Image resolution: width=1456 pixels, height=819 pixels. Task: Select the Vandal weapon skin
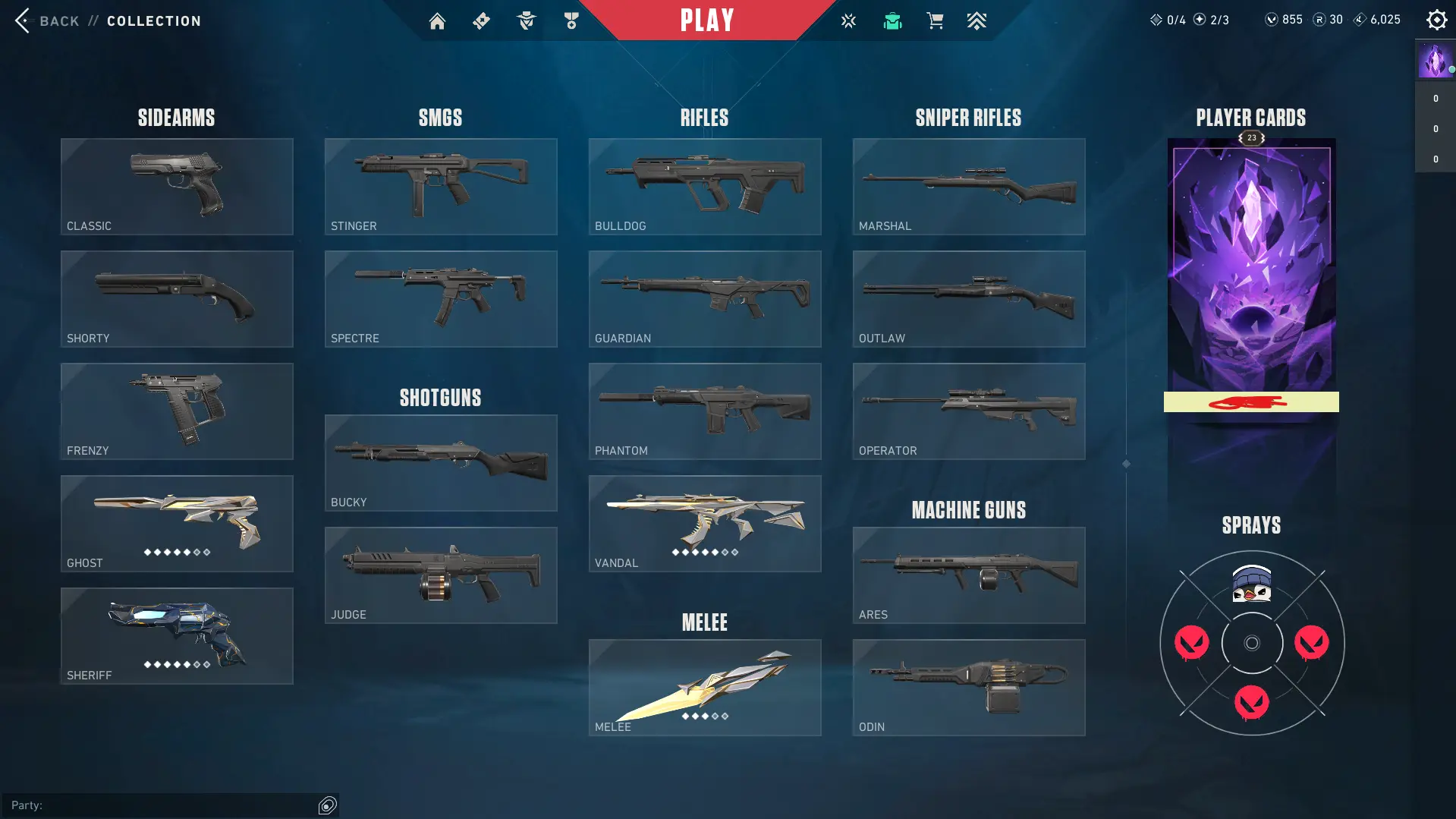[x=703, y=522]
